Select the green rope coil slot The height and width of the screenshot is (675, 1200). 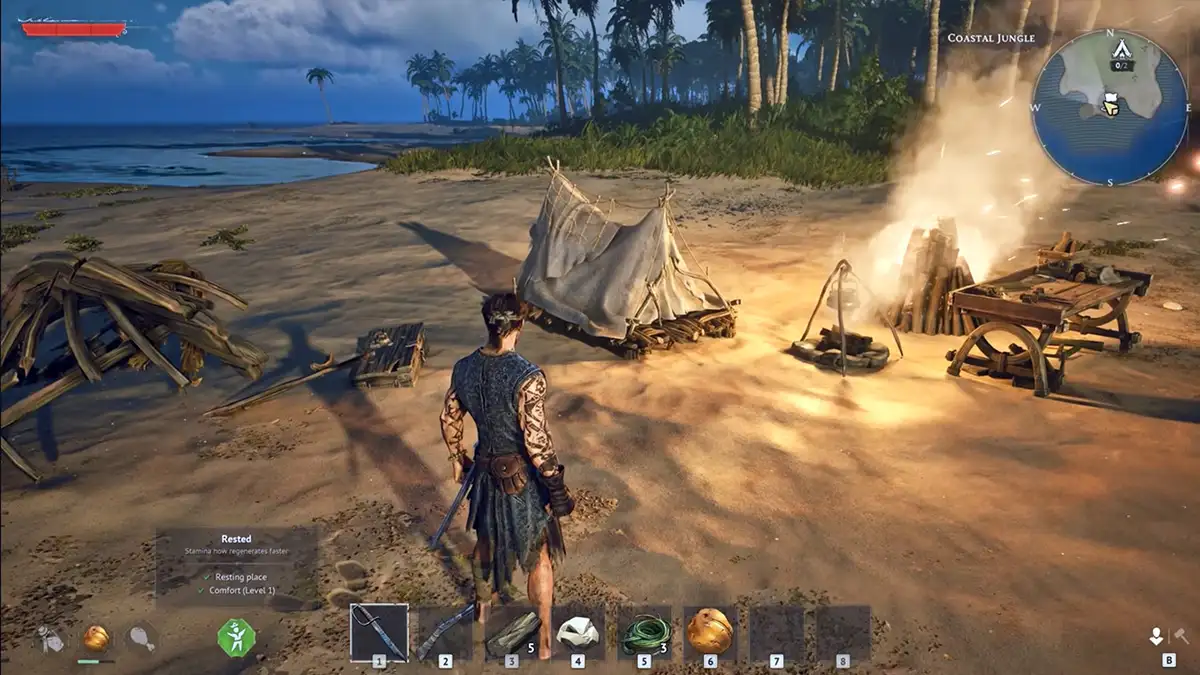pos(644,632)
